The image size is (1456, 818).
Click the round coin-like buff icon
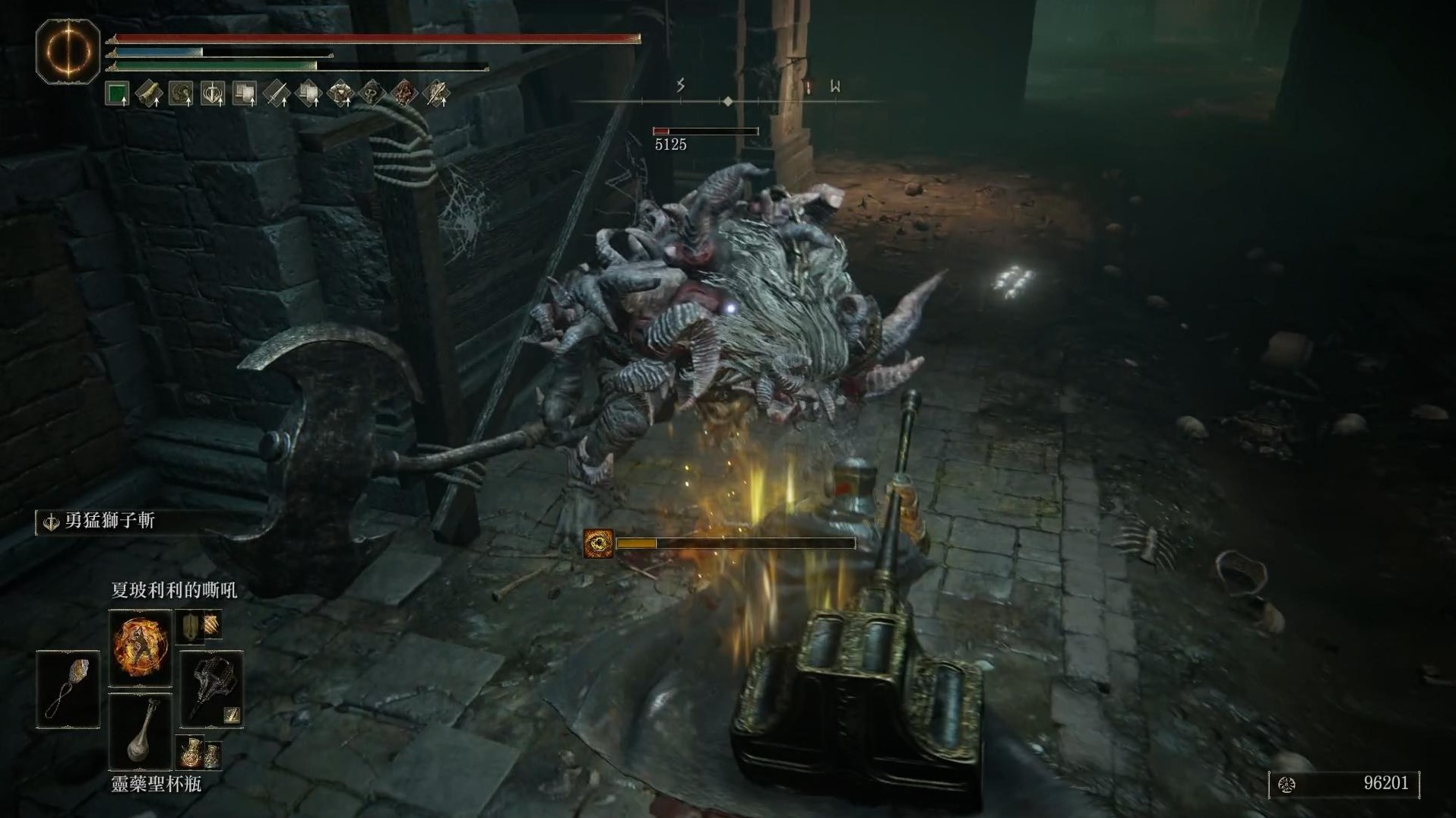point(181,94)
